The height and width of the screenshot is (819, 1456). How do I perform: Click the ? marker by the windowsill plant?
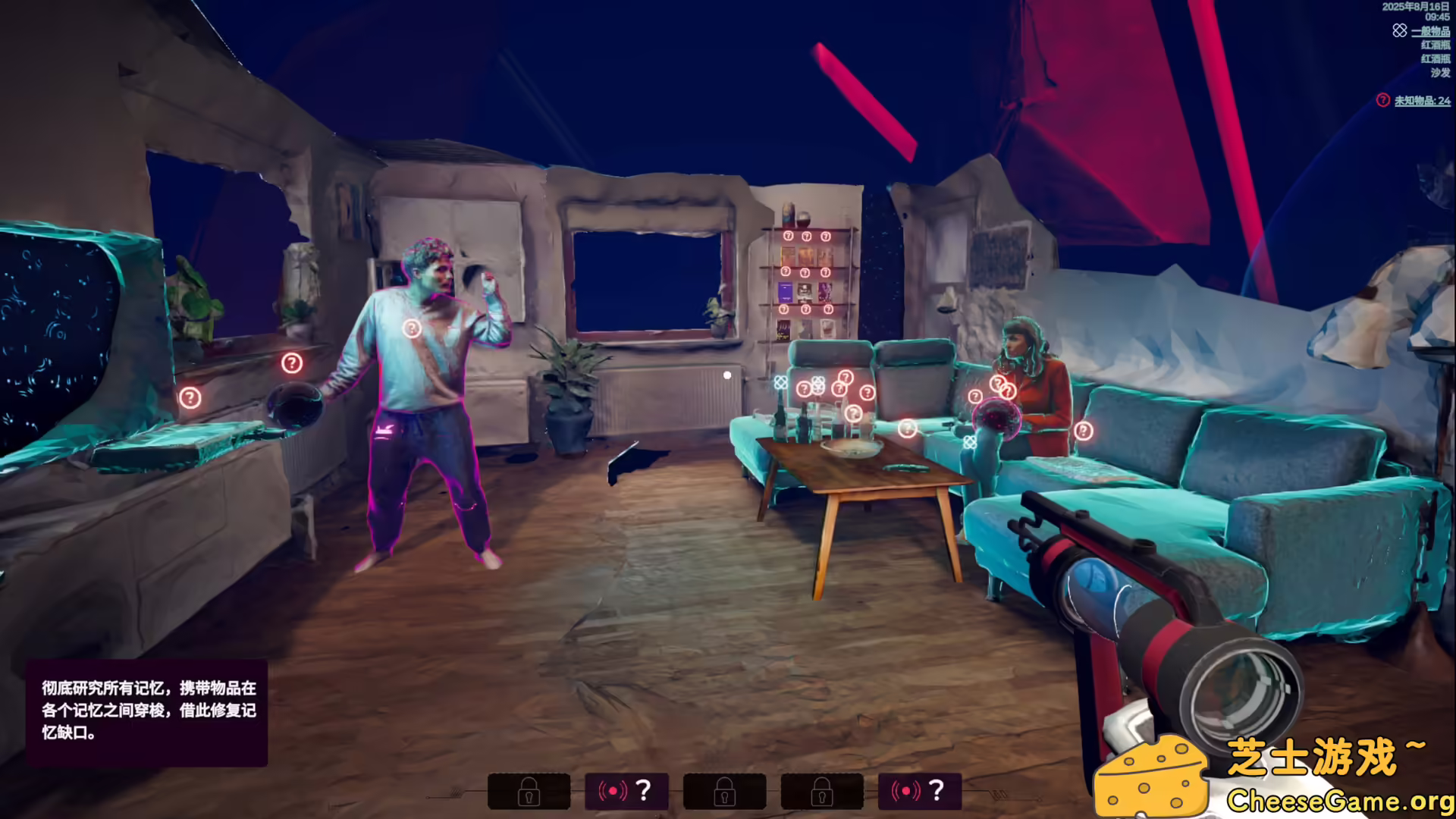pos(293,363)
